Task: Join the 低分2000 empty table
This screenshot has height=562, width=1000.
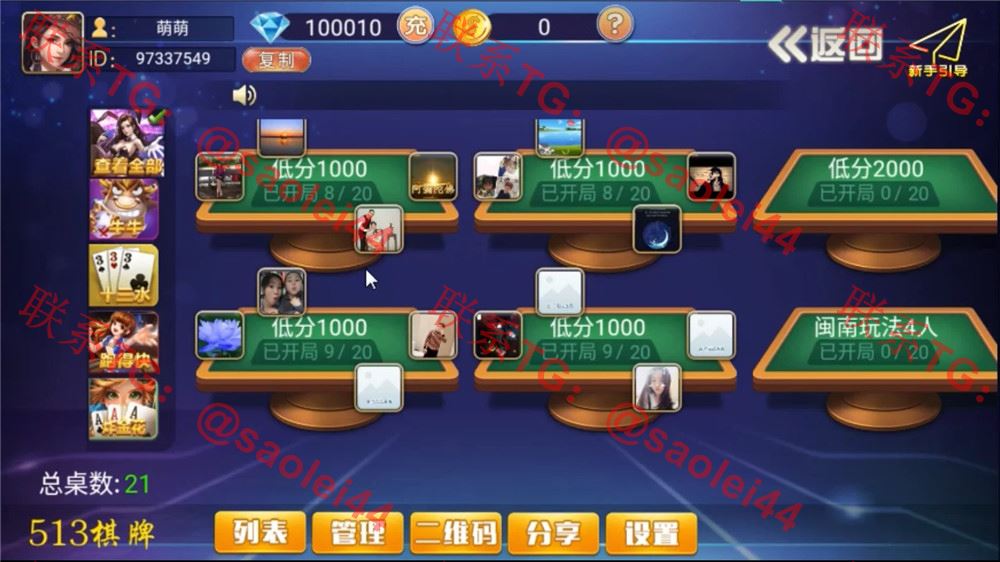Action: pyautogui.click(x=874, y=182)
